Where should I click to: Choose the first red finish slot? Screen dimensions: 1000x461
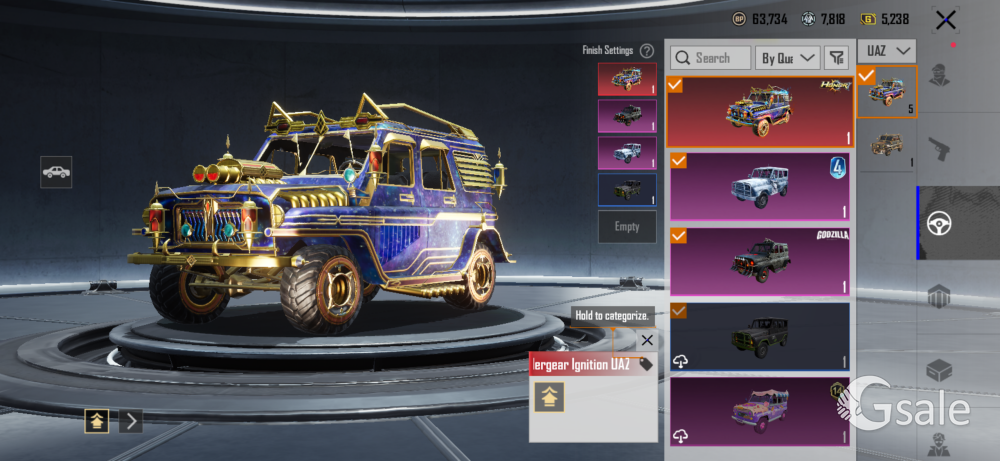coord(627,79)
